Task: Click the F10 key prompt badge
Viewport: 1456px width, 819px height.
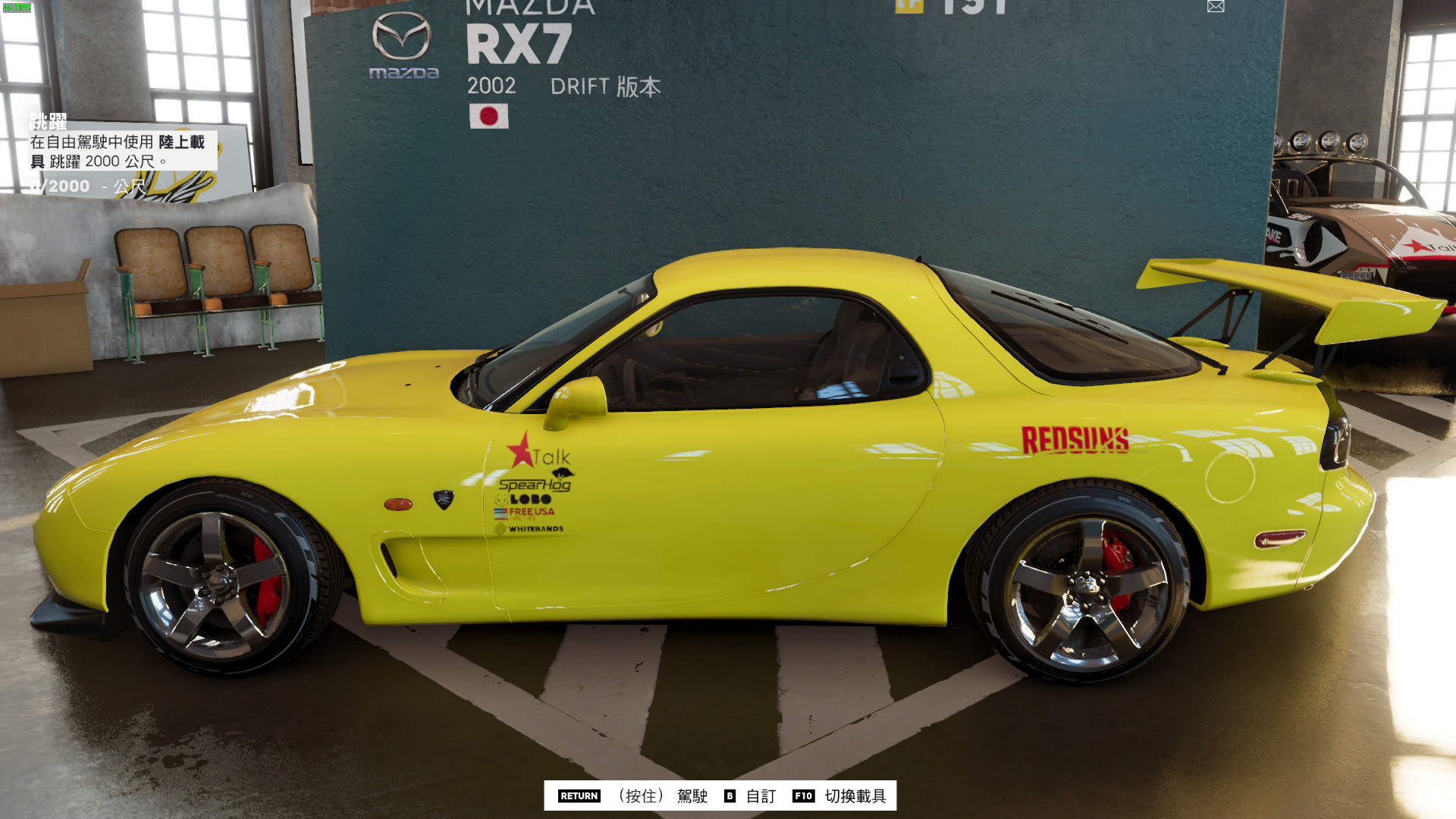Action: [803, 797]
